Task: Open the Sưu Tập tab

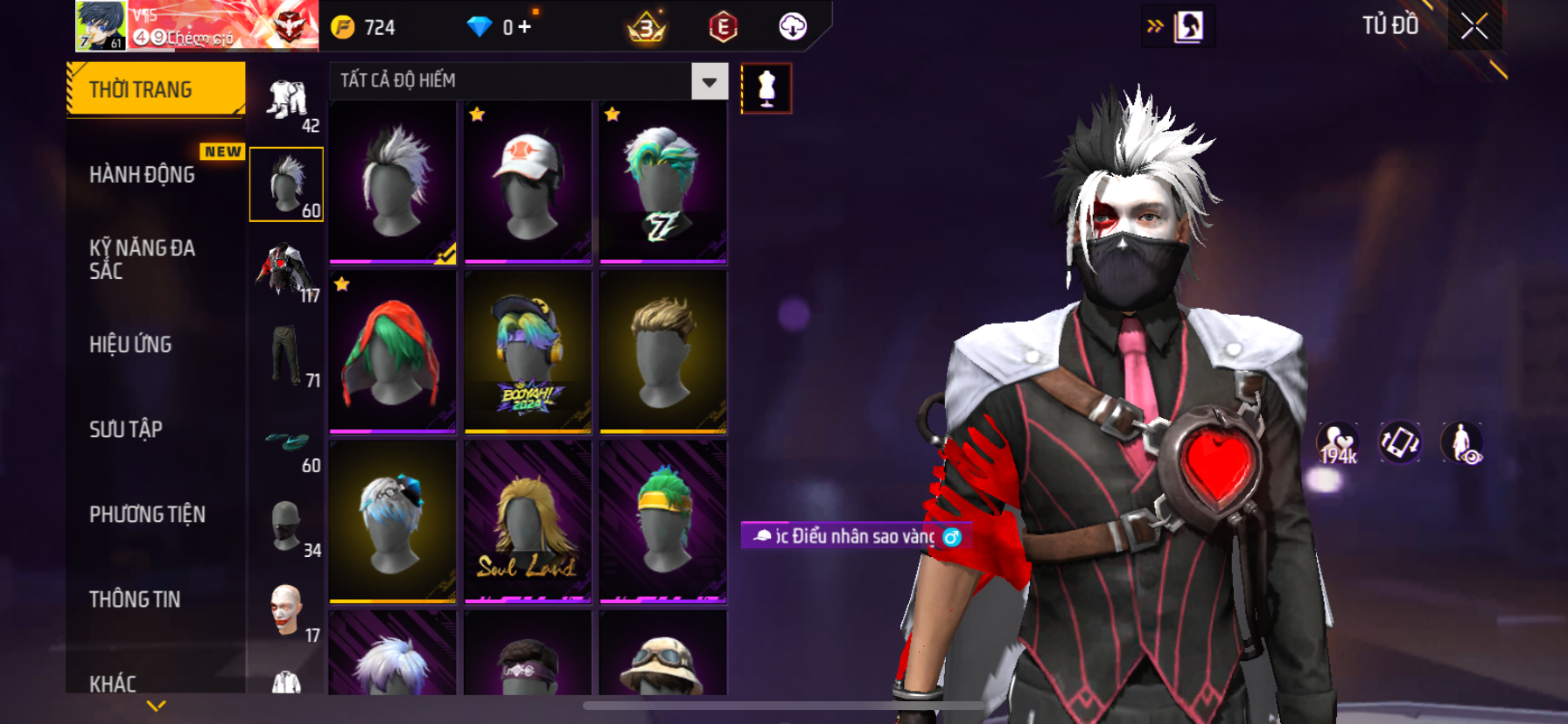Action: pyautogui.click(x=126, y=429)
